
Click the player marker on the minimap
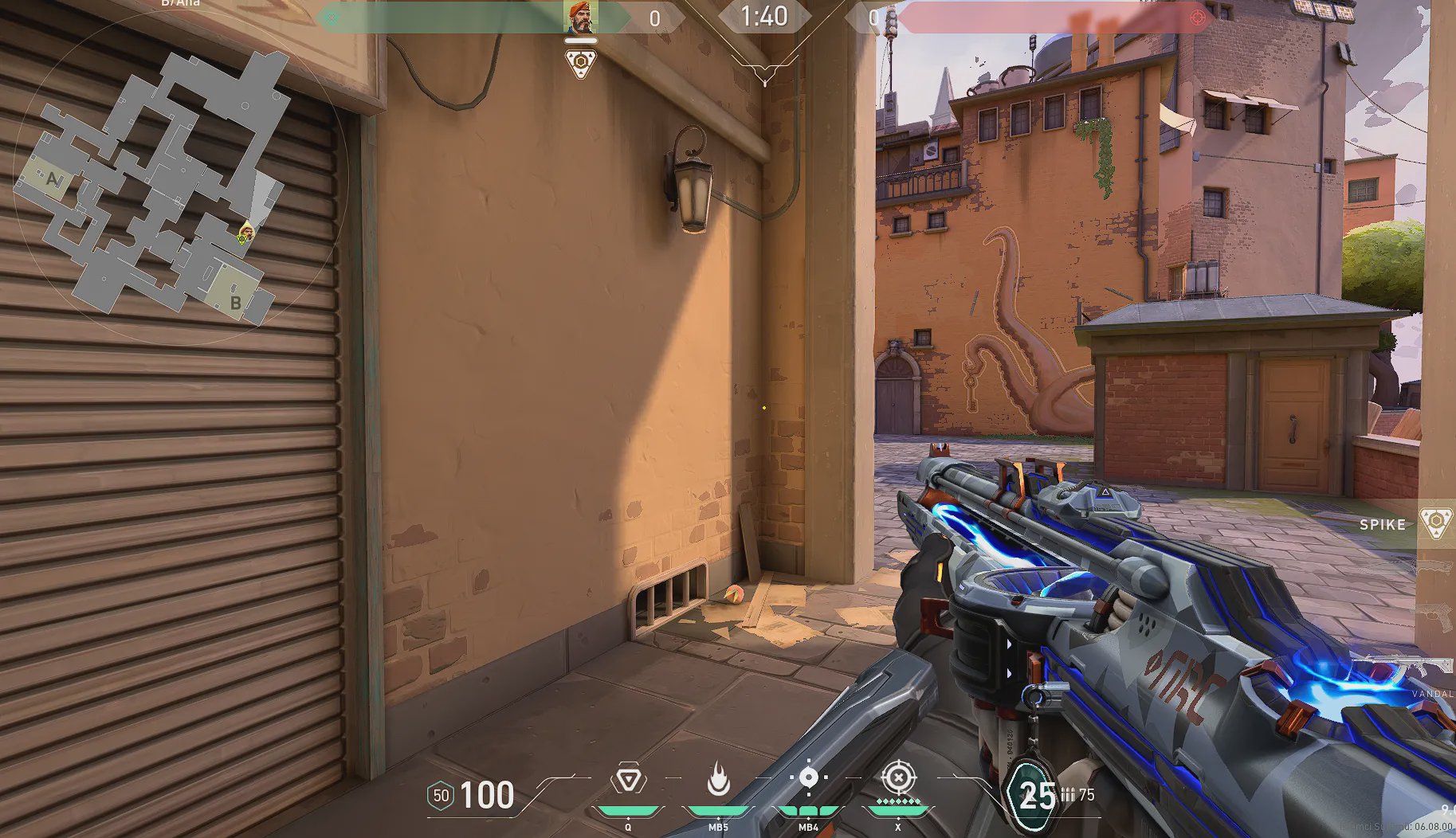tap(246, 233)
